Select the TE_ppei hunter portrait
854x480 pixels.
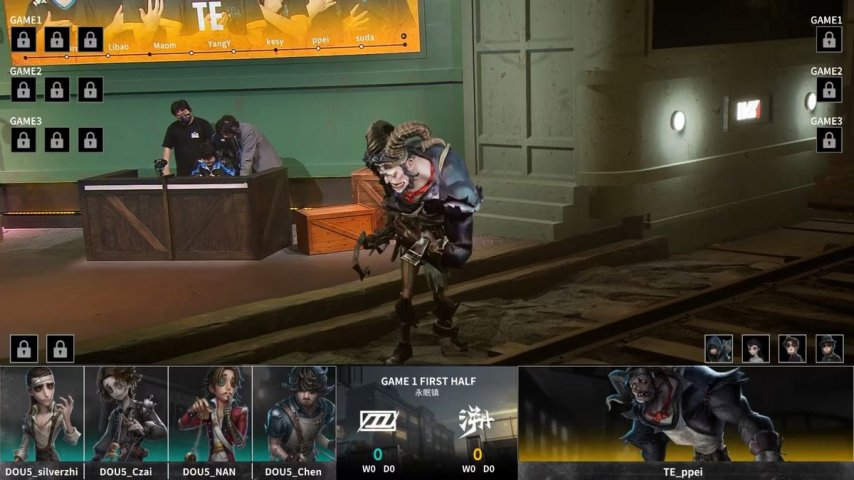[x=685, y=415]
